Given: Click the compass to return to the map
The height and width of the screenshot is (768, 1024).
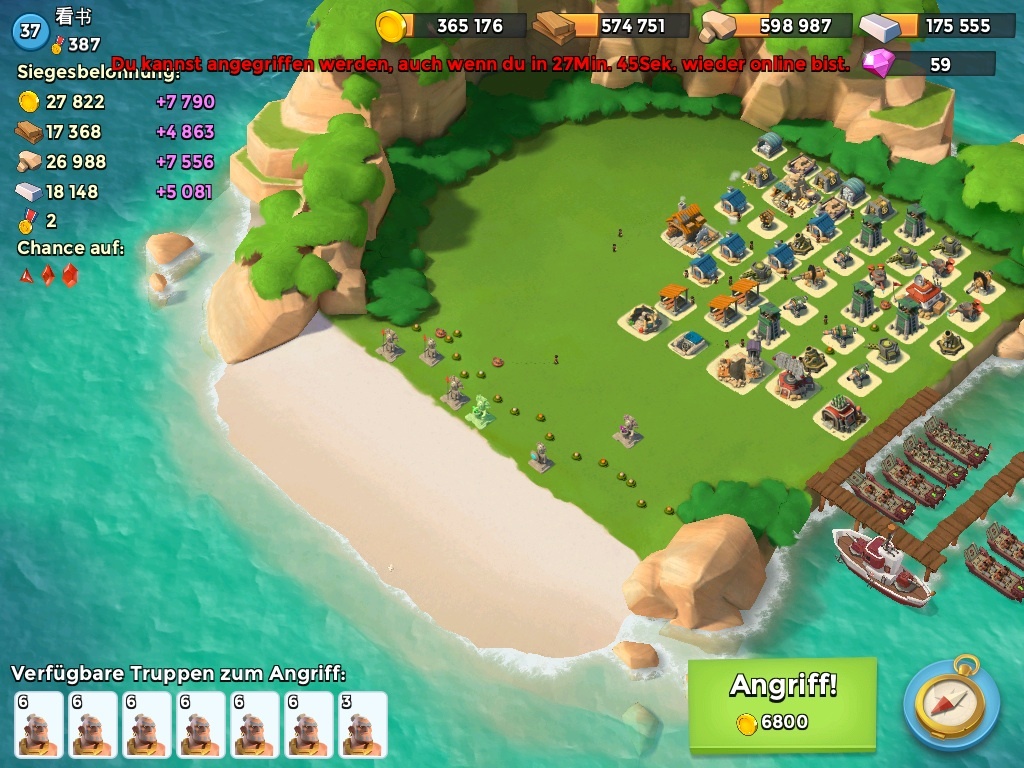Looking at the screenshot, I should [951, 703].
